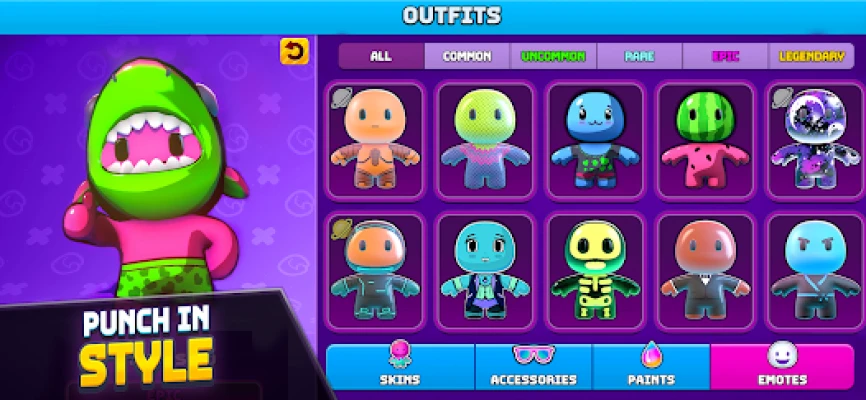
Task: Select the Rare rarity tab
Action: coord(640,56)
